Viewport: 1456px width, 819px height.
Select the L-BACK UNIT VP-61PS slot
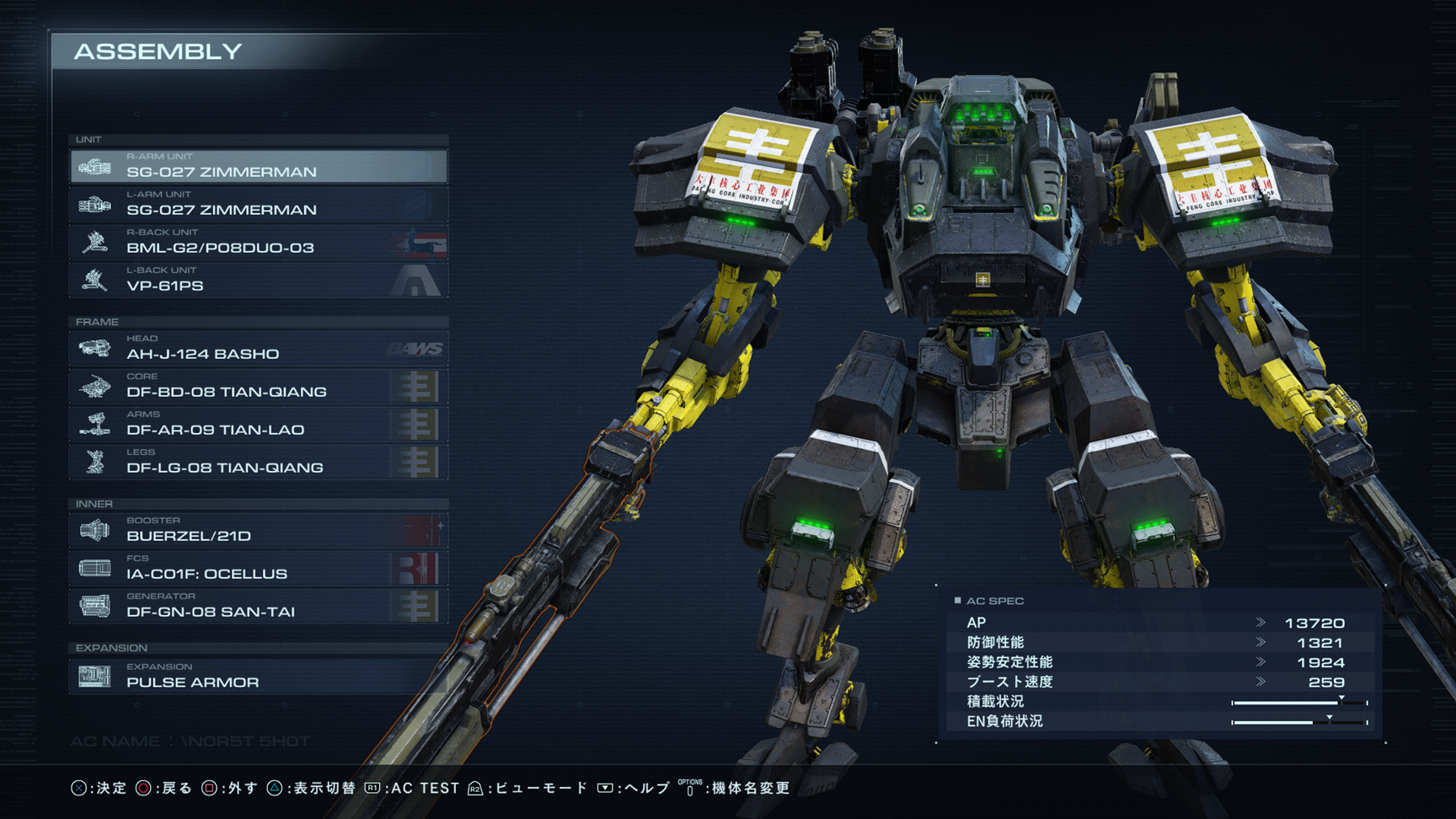pos(258,280)
